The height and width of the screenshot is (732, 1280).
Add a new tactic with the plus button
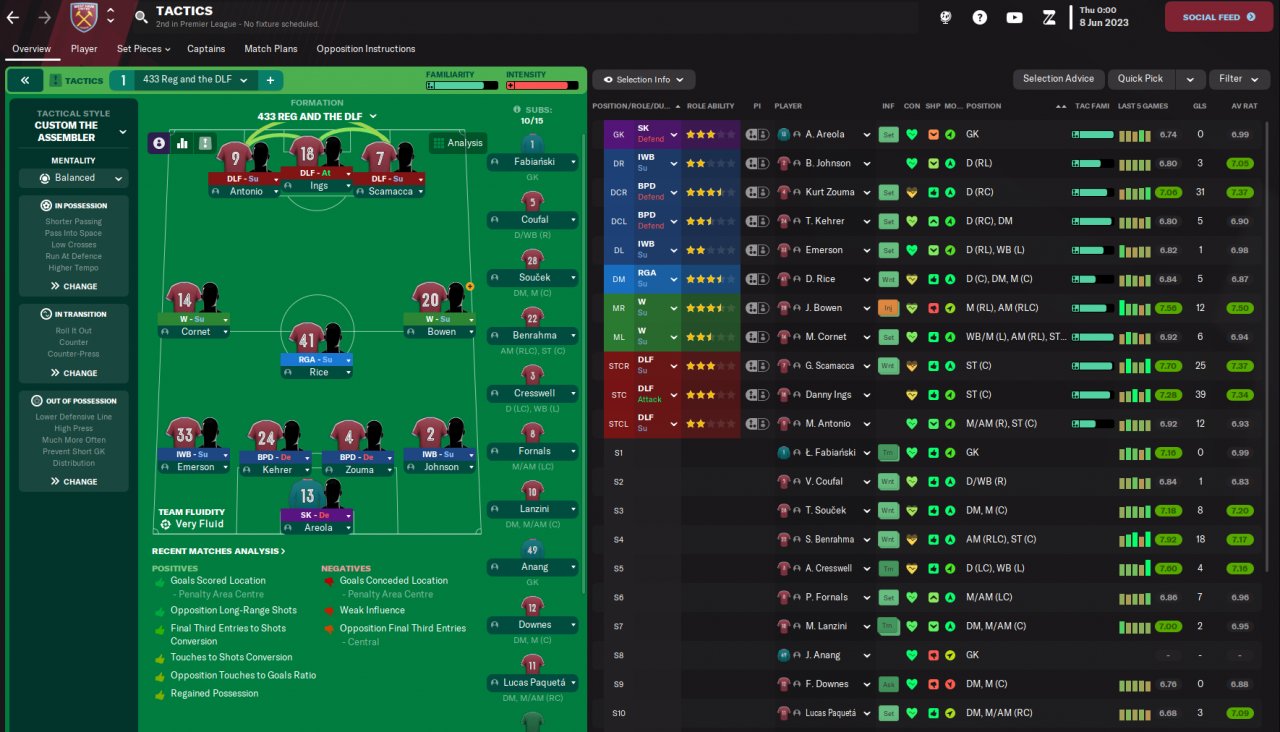tap(270, 80)
